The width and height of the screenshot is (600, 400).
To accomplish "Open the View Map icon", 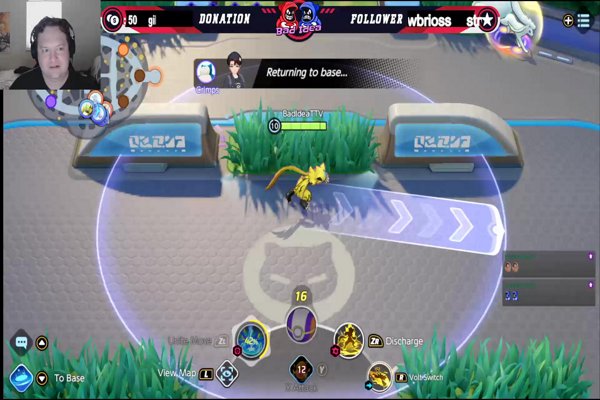I will 229,373.
